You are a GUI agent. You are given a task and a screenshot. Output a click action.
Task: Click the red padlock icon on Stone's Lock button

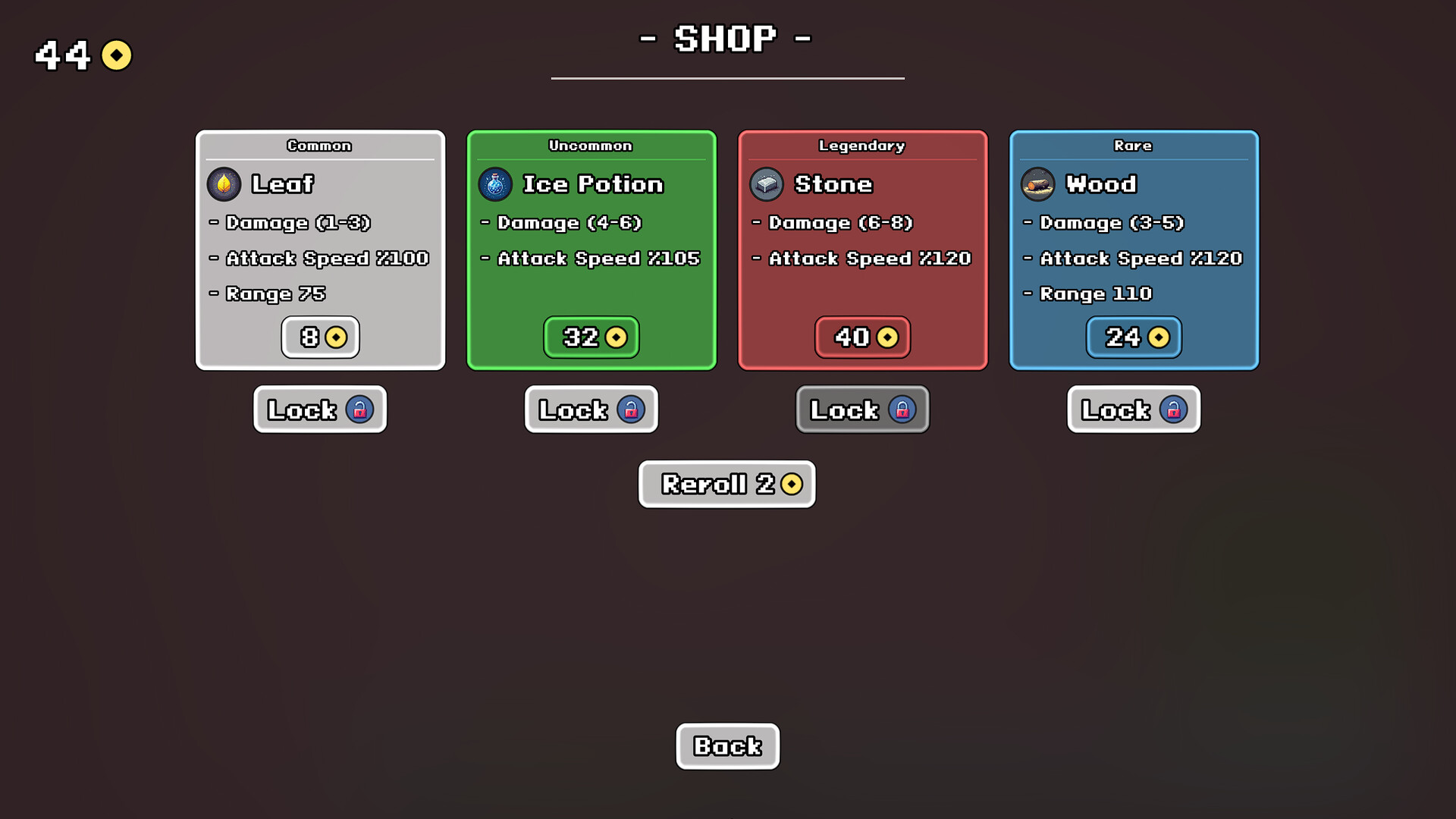click(902, 409)
